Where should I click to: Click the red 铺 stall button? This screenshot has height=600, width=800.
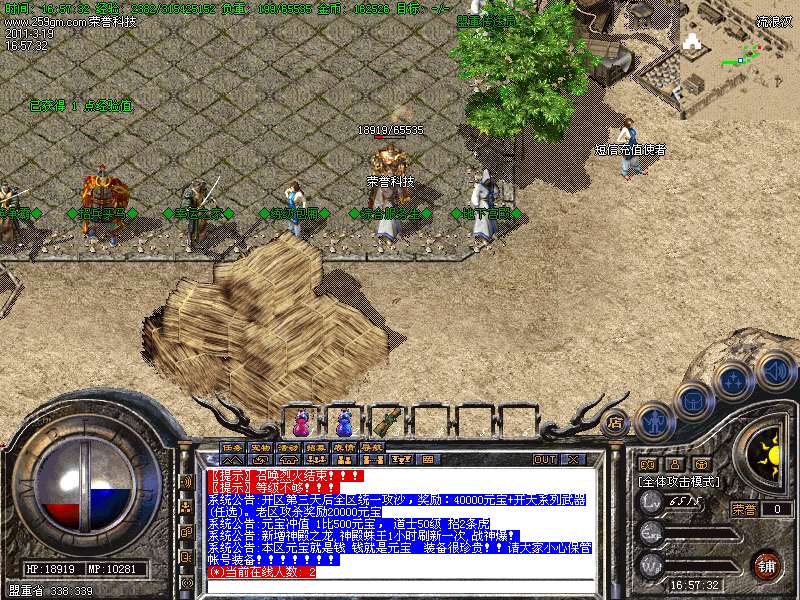(x=766, y=564)
